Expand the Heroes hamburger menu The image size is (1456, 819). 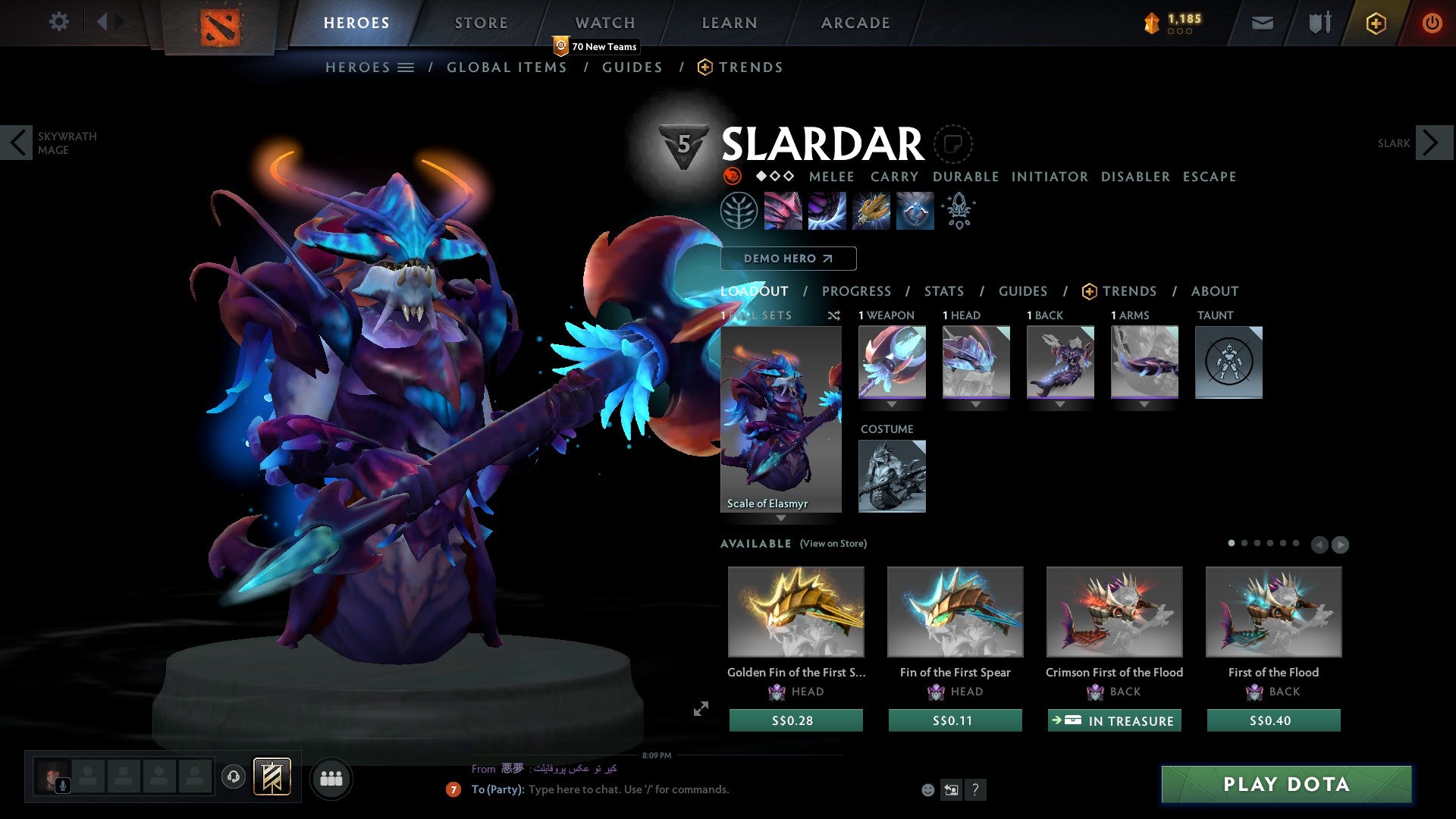click(406, 67)
